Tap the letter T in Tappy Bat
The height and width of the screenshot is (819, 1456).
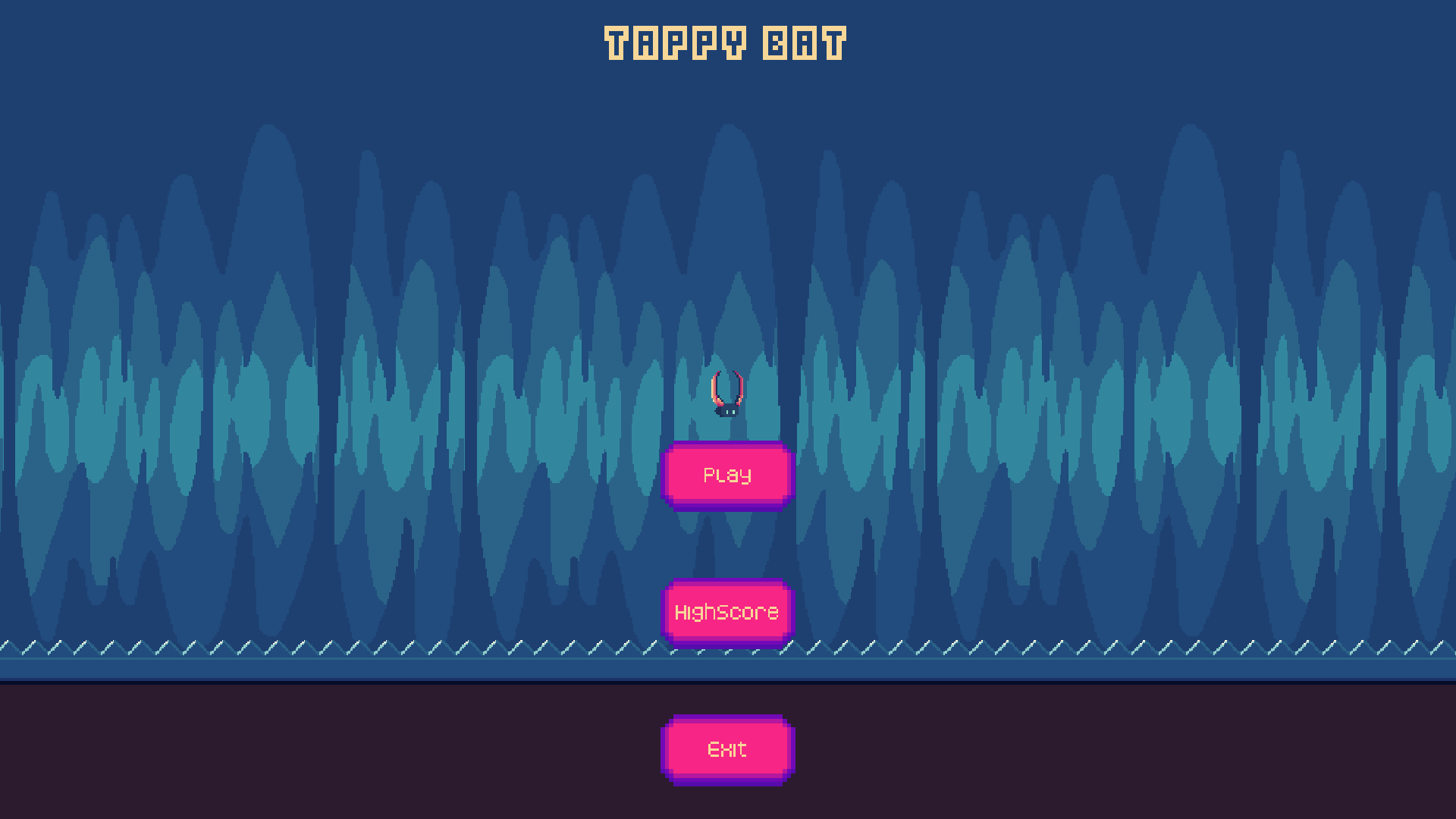(x=617, y=42)
